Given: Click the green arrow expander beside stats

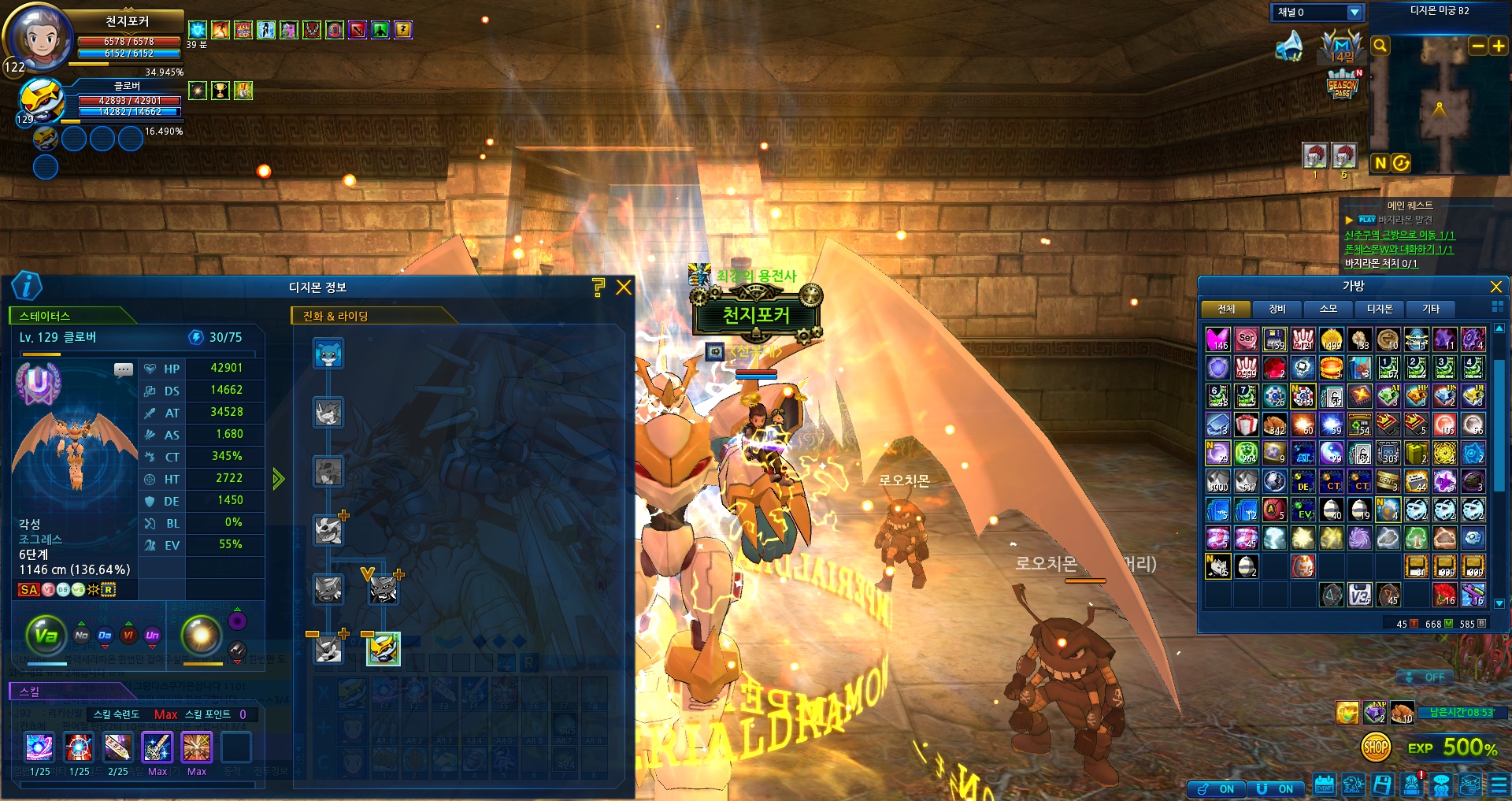Looking at the screenshot, I should point(278,479).
